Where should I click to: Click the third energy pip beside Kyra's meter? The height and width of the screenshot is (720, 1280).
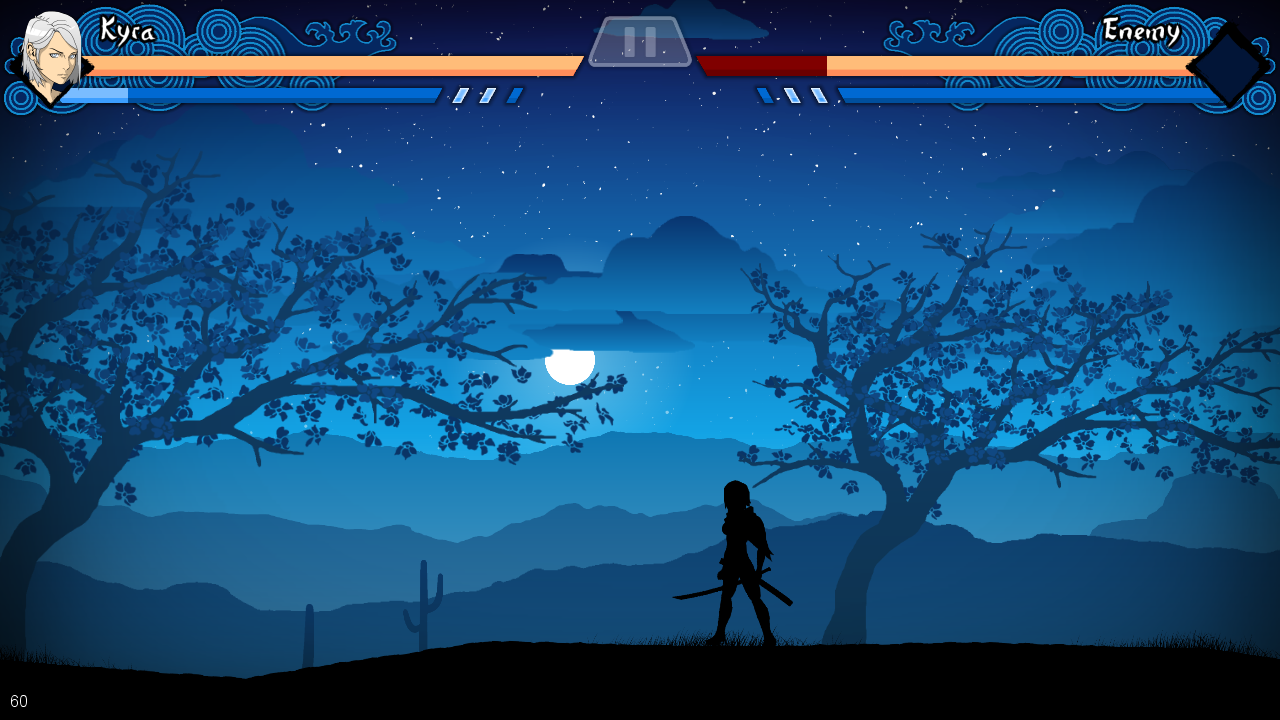(x=513, y=96)
